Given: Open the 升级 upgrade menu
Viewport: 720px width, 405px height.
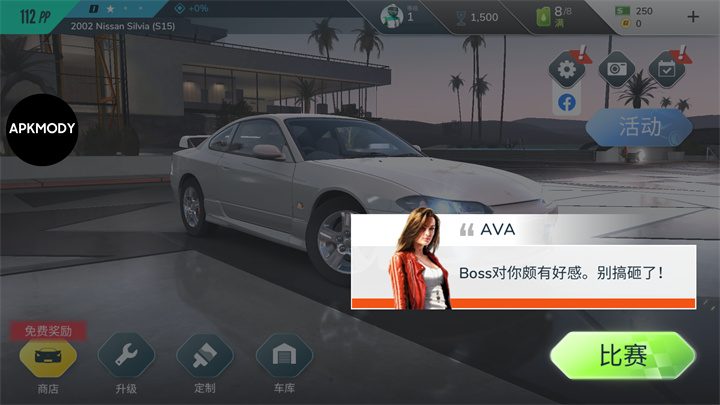Looking at the screenshot, I should click(125, 355).
